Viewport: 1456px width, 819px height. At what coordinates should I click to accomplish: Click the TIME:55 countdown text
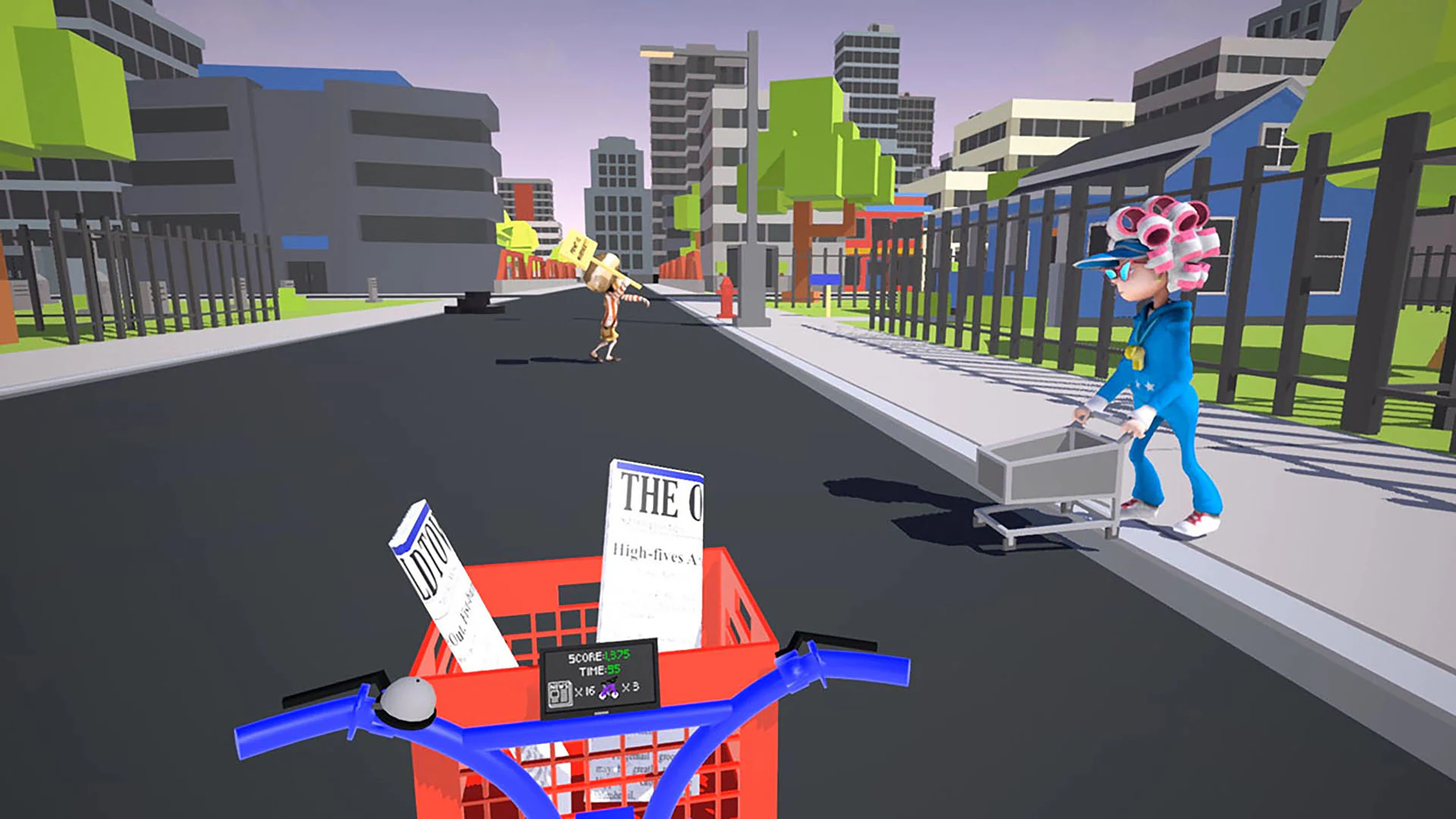coord(599,670)
